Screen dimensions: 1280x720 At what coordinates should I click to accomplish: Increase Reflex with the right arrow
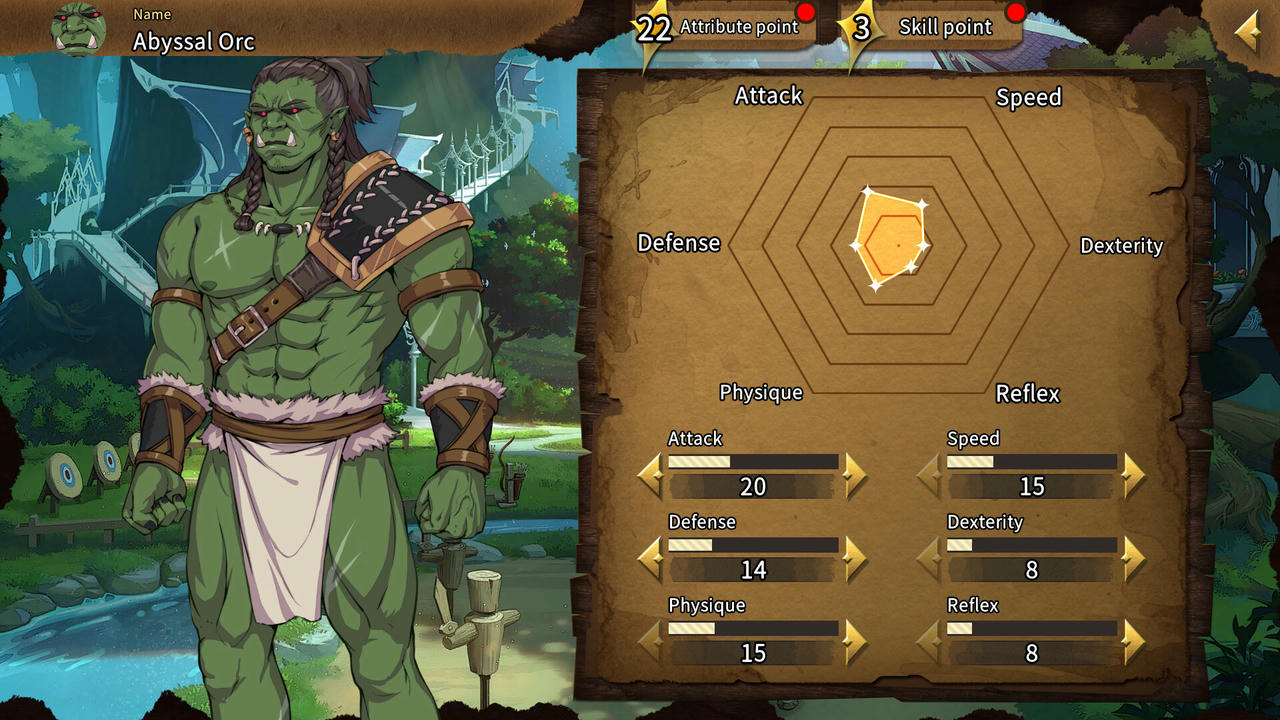pyautogui.click(x=1131, y=641)
